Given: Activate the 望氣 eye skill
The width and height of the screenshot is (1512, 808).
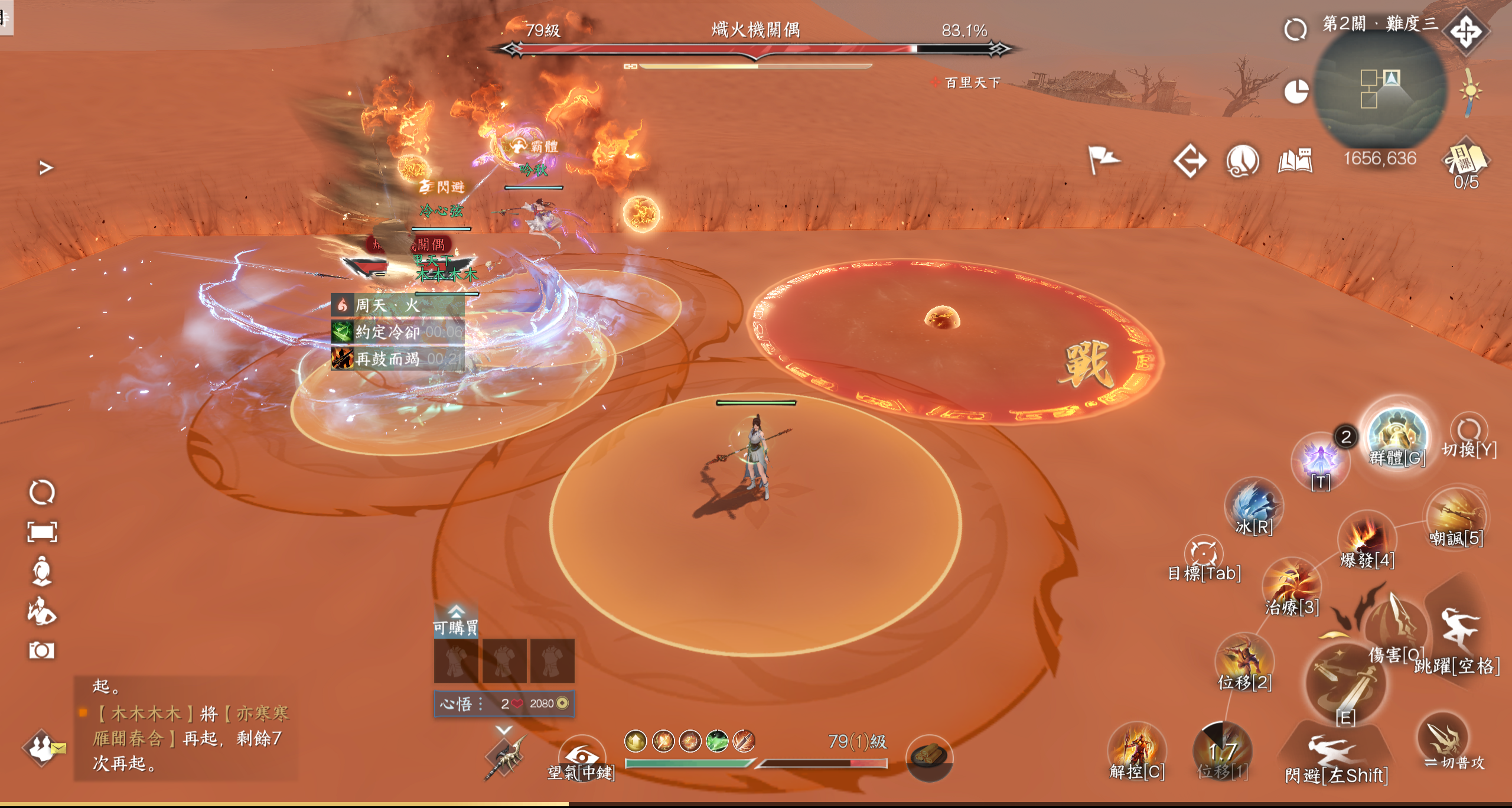Looking at the screenshot, I should pos(582,756).
